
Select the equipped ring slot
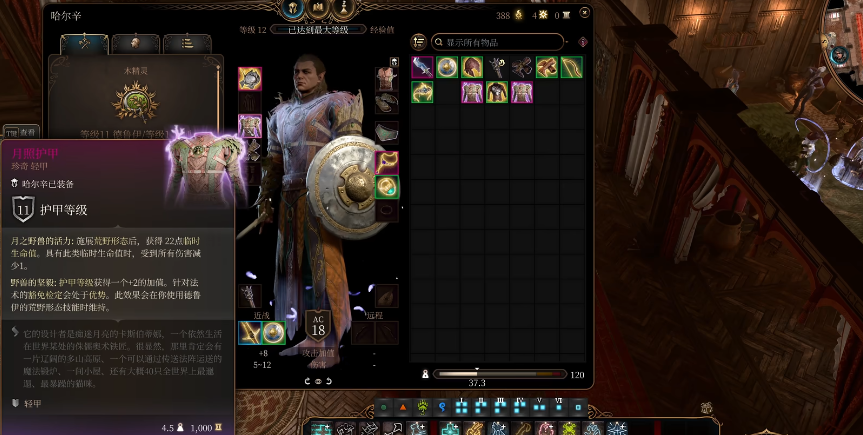387,186
